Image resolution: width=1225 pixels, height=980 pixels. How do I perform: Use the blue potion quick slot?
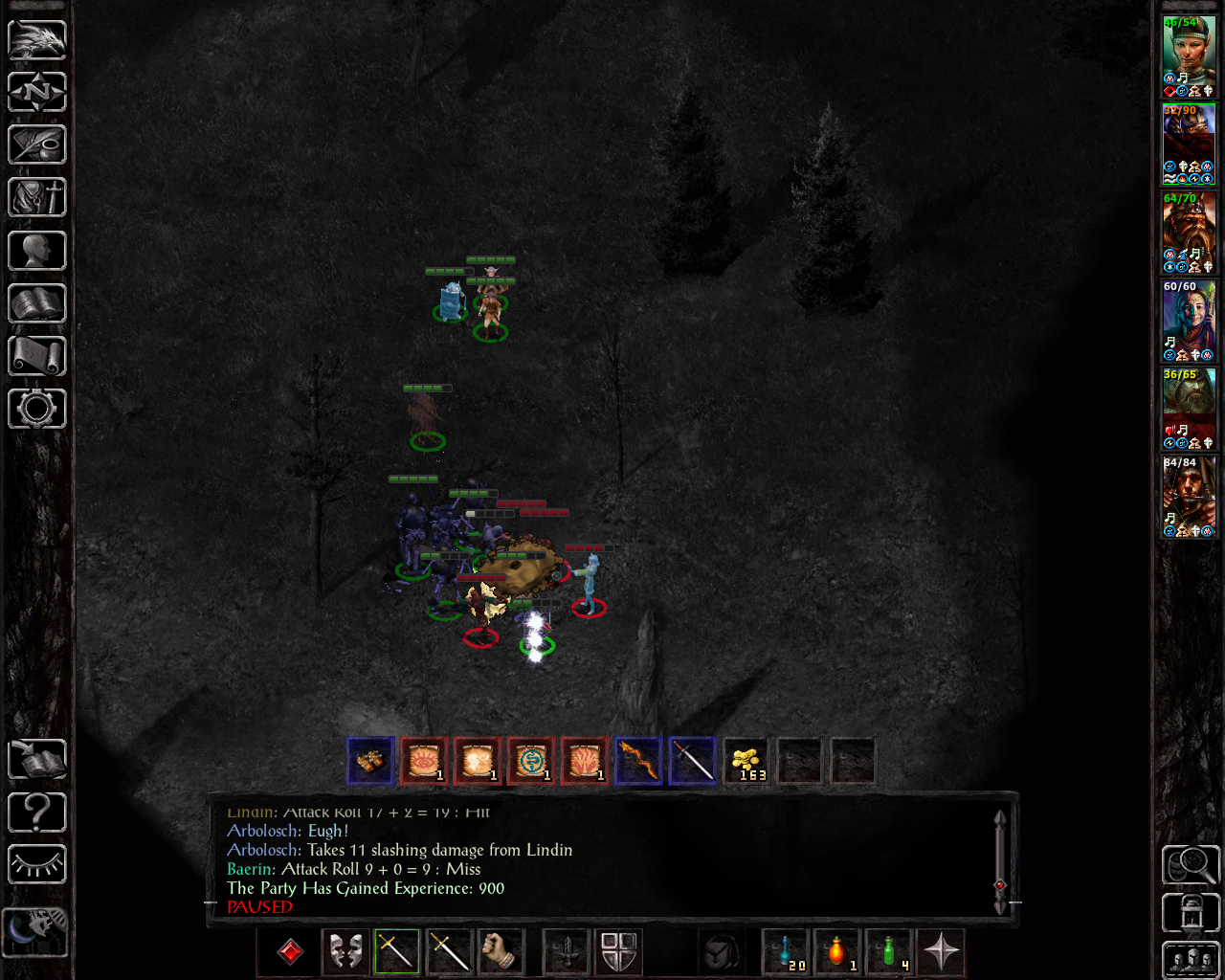pos(786,951)
